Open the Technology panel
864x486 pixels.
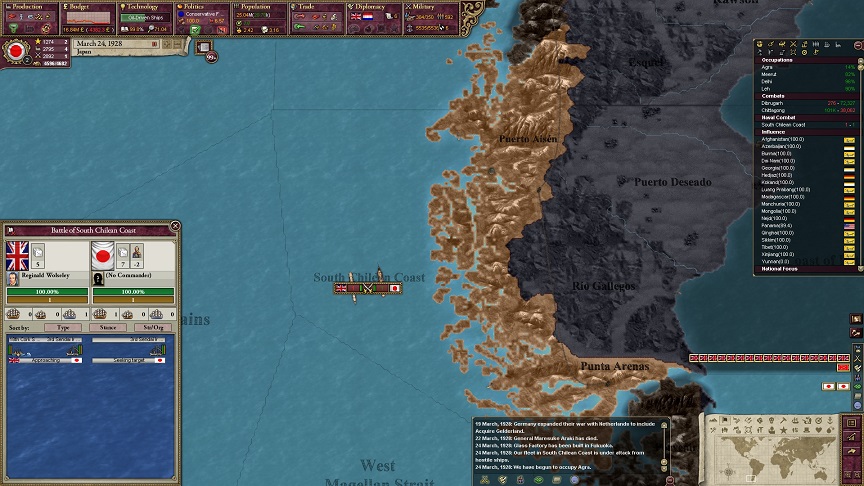point(146,7)
